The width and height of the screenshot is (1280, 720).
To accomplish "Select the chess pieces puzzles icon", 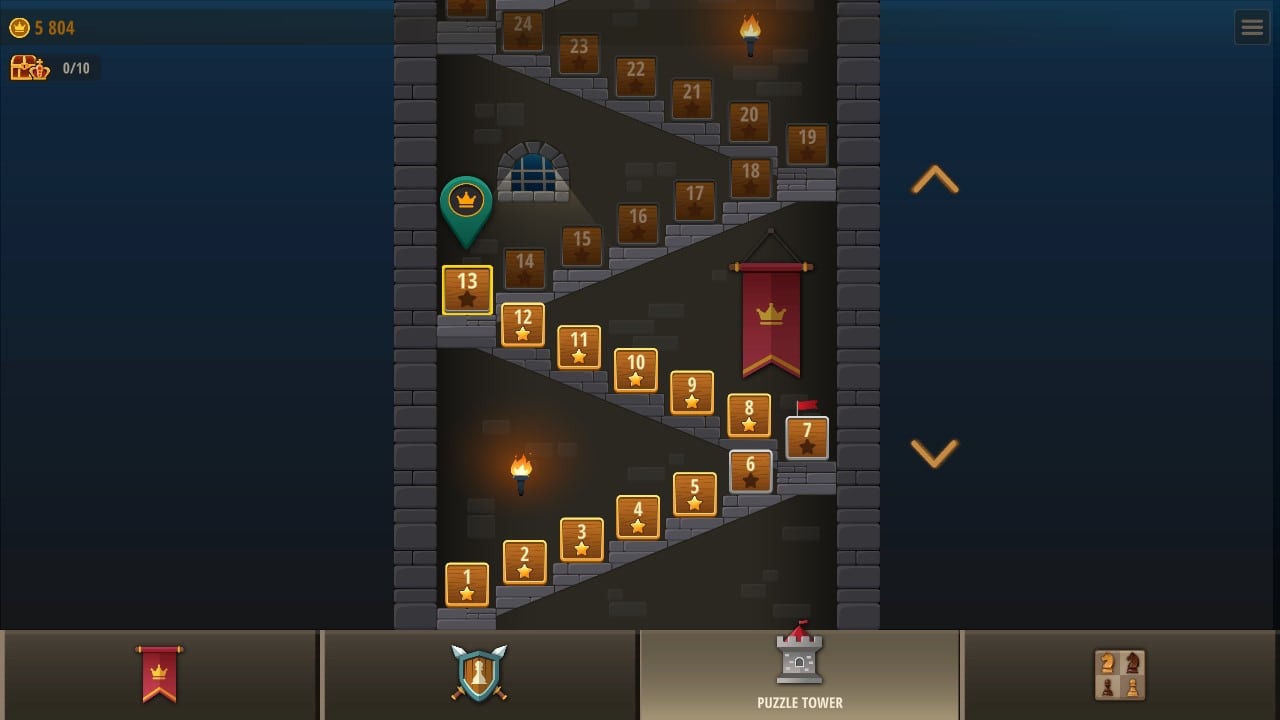I will 1120,675.
